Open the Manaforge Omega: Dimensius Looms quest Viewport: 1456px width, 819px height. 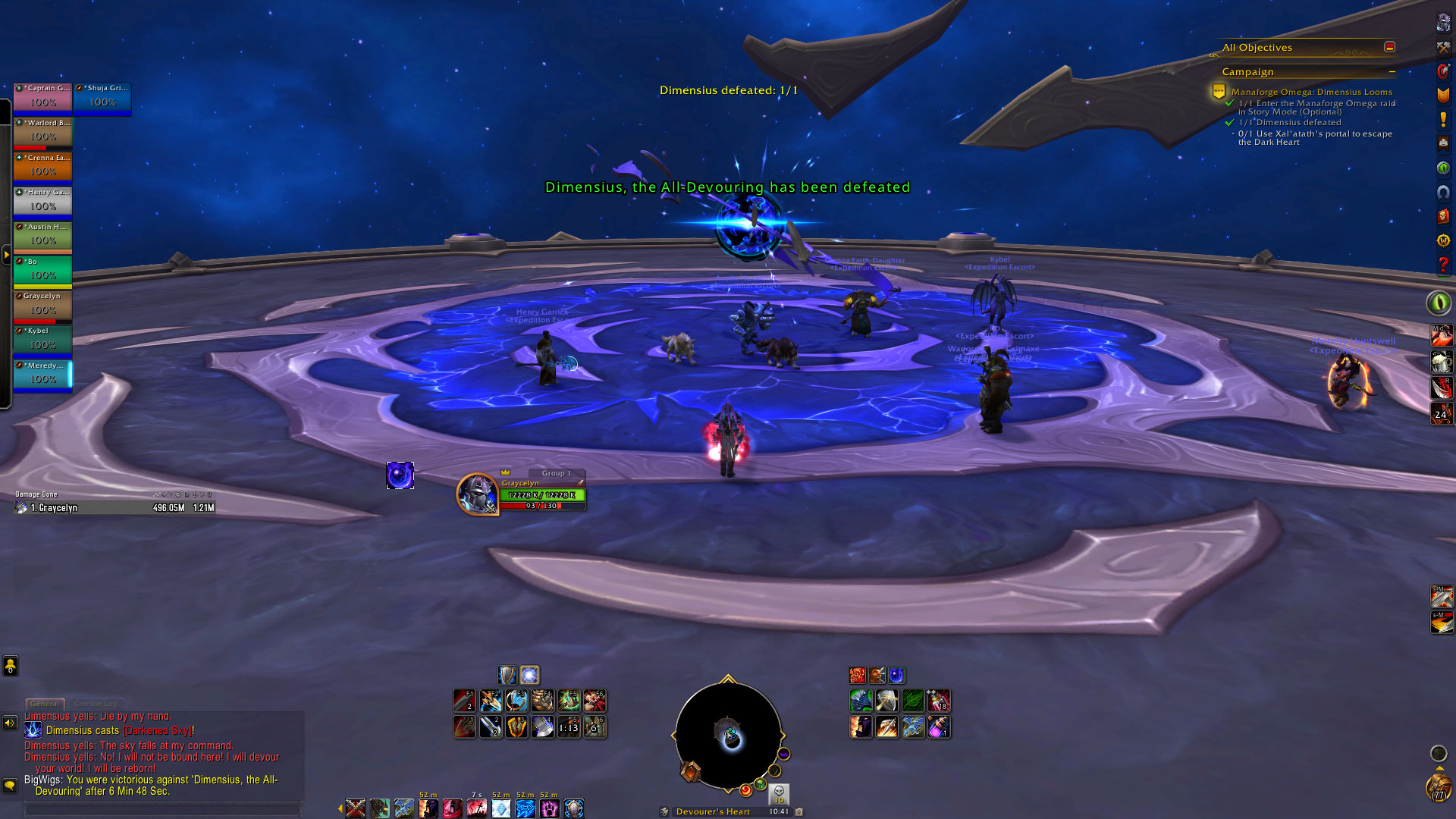point(1311,92)
